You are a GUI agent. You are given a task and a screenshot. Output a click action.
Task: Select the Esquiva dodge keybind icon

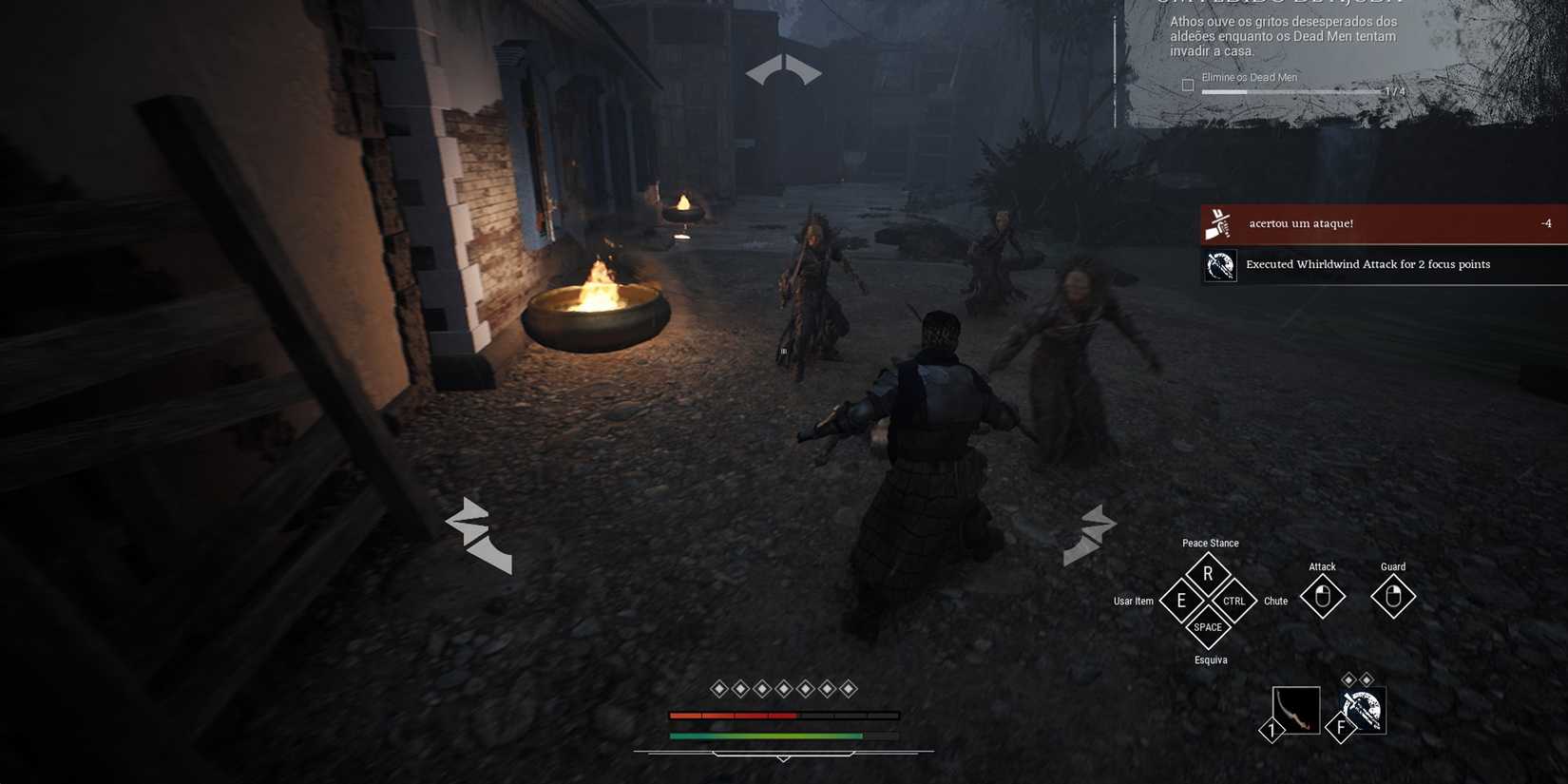pyautogui.click(x=1209, y=627)
